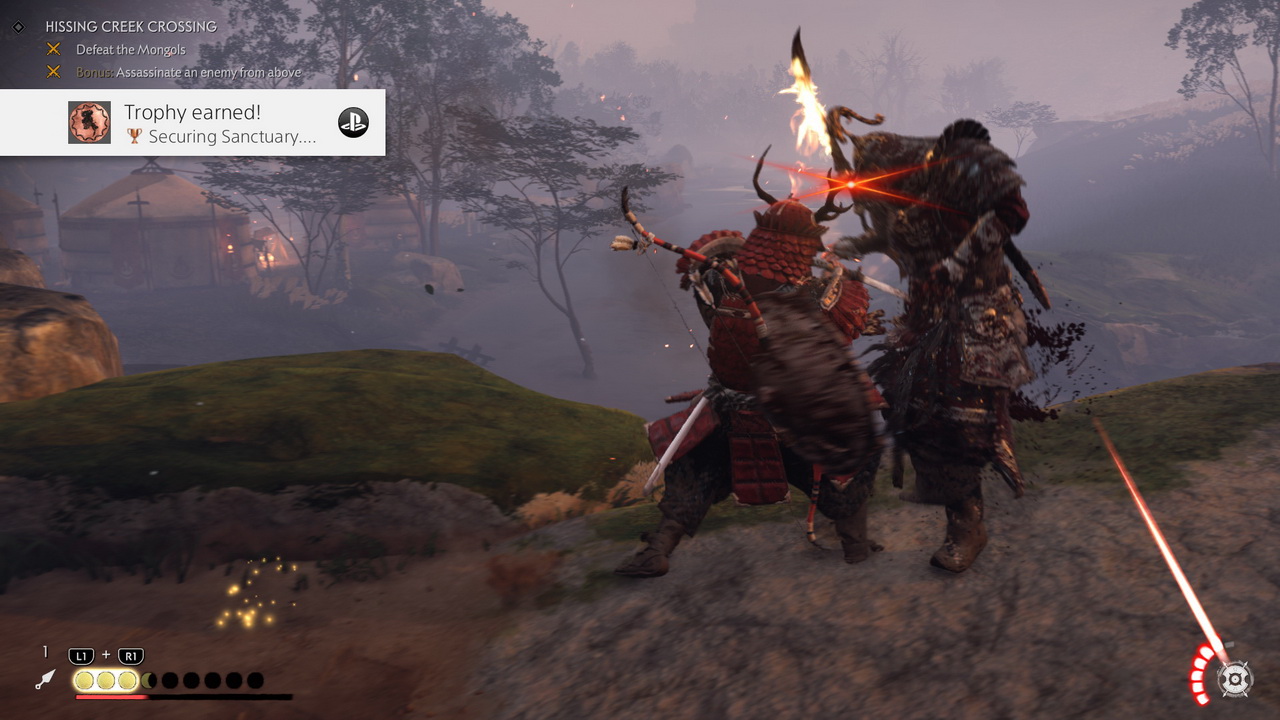
Task: Click the Defeat the Mongols objective
Action: 131,50
